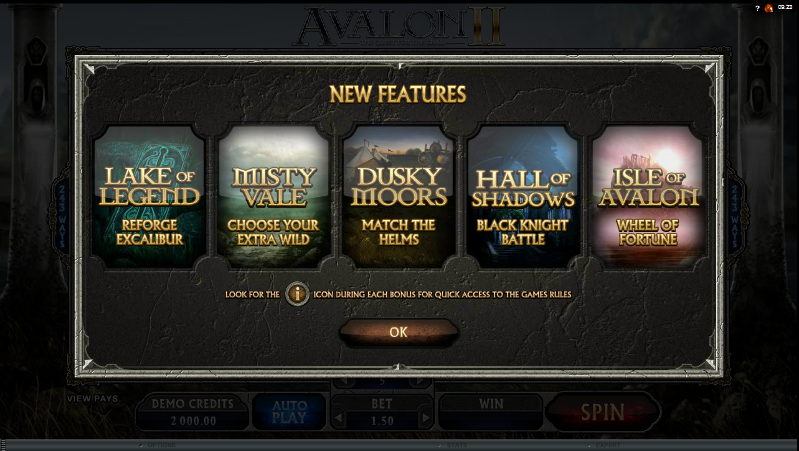Select the Isle of Avalon feature card
Image resolution: width=799 pixels, height=451 pixels.
[647, 198]
